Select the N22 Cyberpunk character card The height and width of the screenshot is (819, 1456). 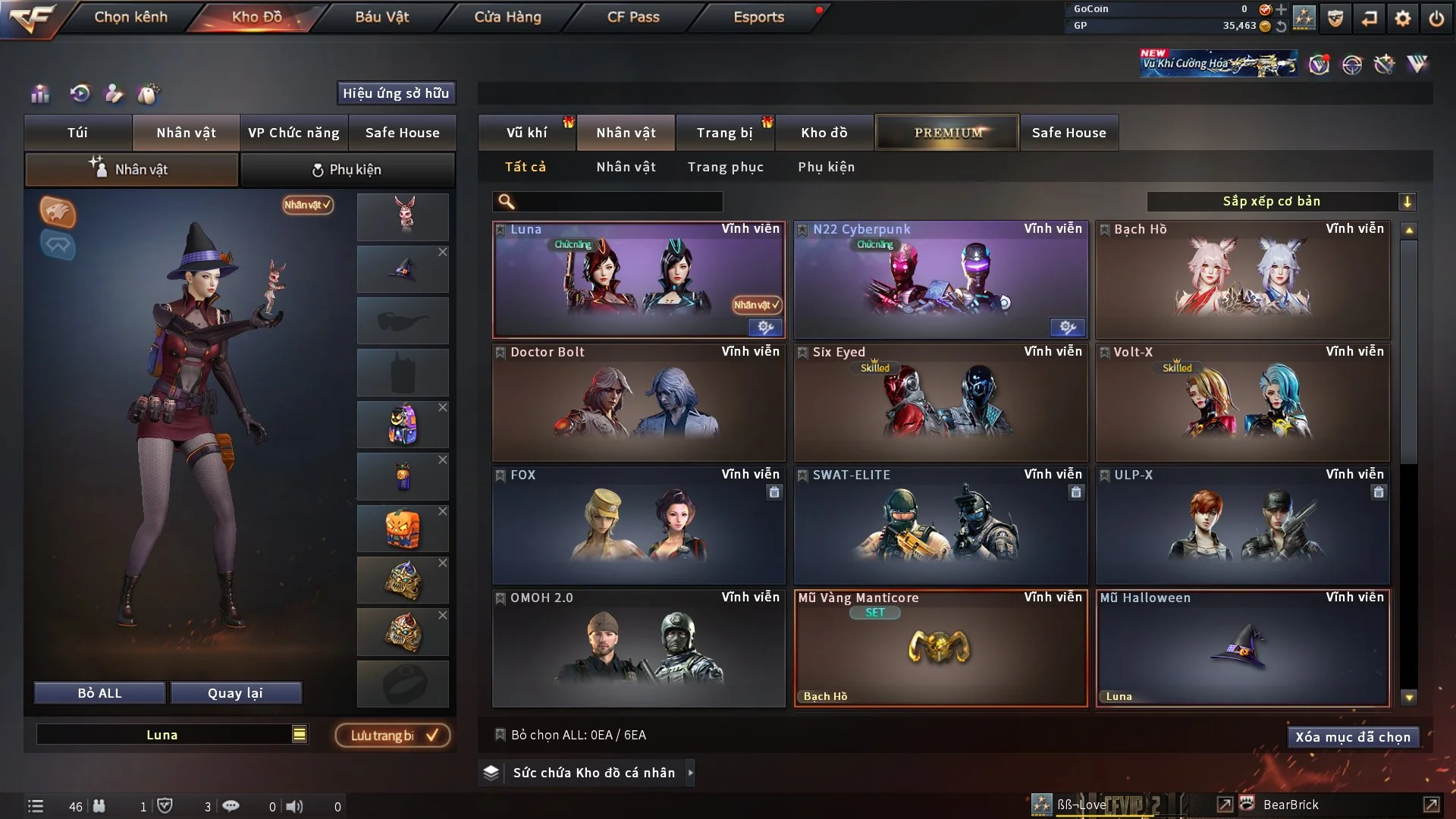click(x=940, y=281)
